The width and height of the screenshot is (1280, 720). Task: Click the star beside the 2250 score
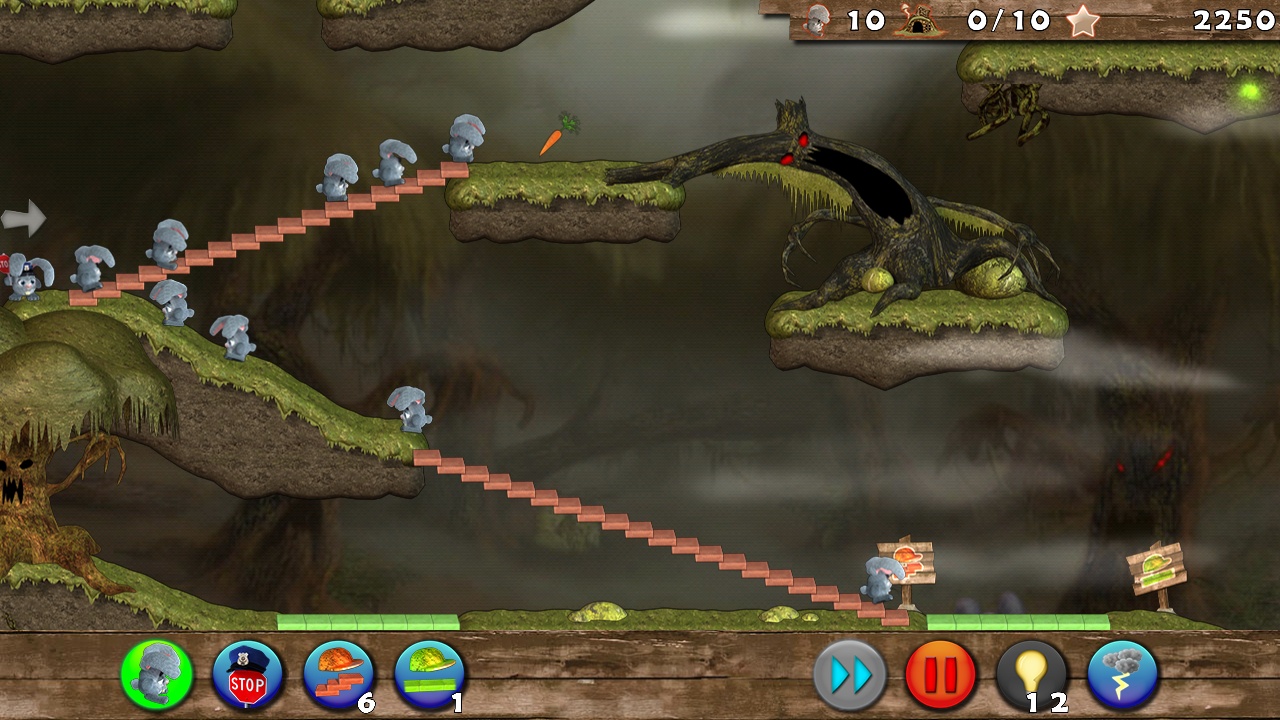[1082, 18]
